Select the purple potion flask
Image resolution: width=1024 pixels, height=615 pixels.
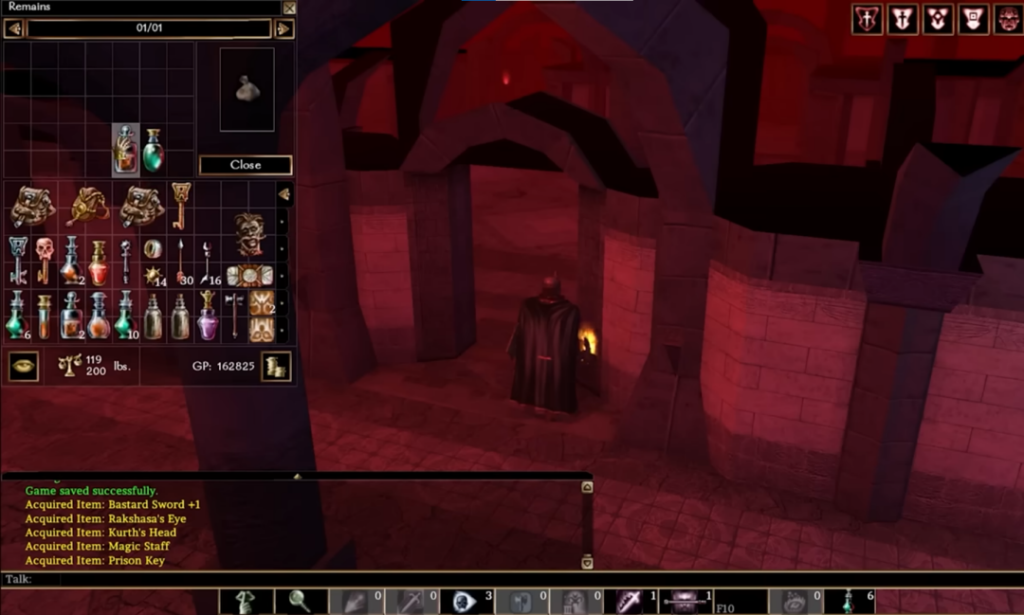207,314
